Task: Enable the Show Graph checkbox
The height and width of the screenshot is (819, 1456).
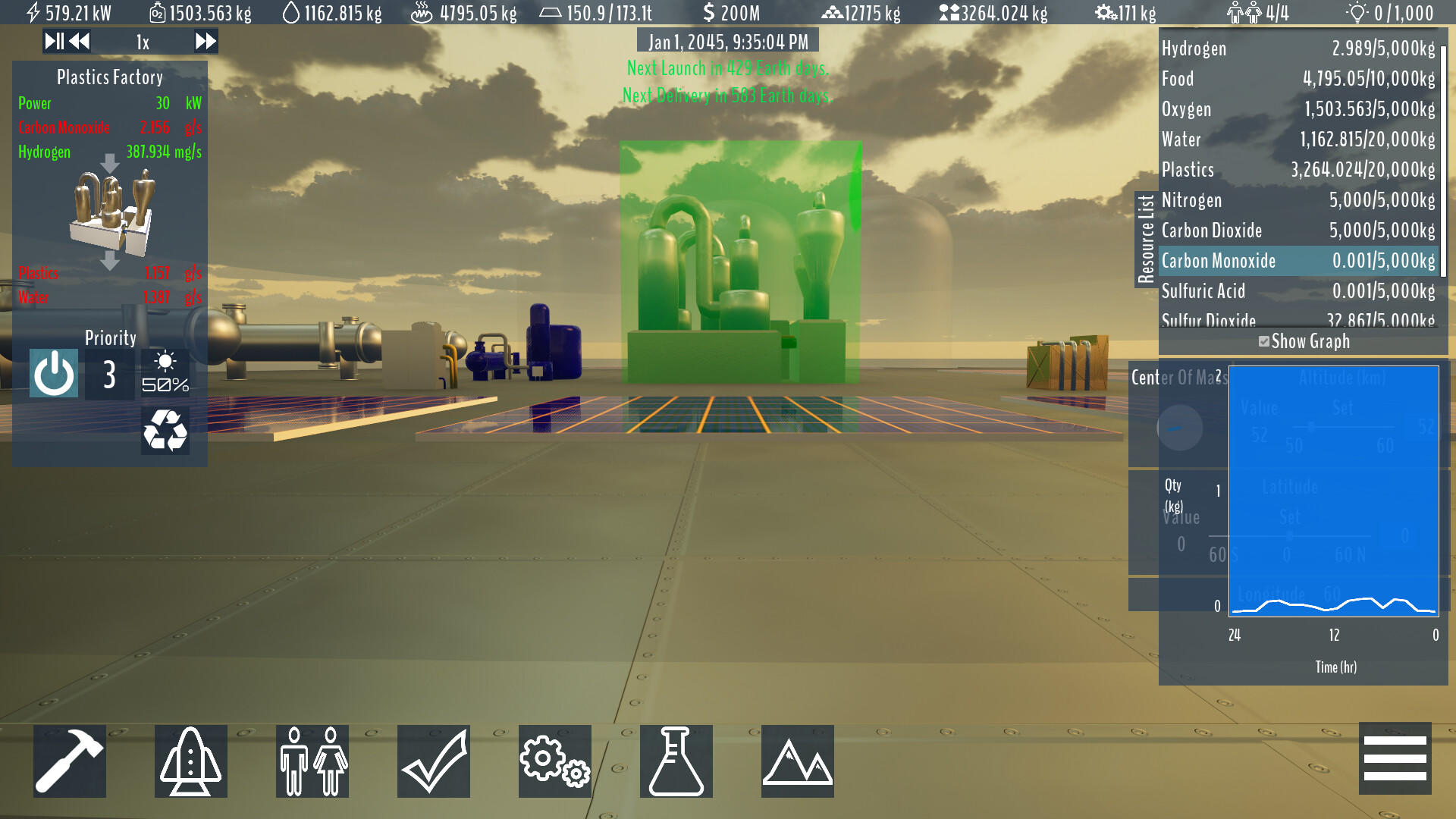Action: coord(1263,342)
